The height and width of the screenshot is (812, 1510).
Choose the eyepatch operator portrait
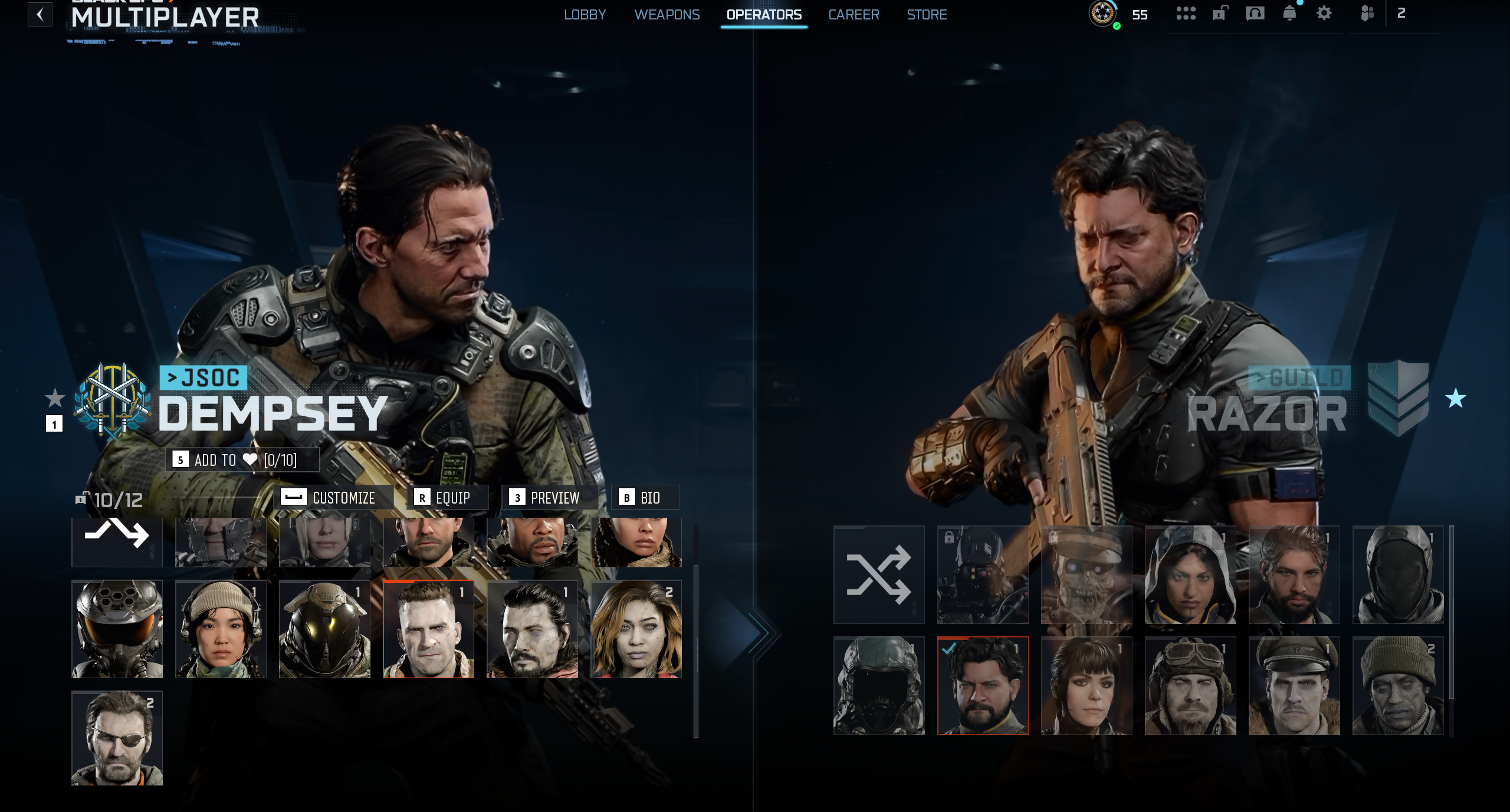point(117,738)
